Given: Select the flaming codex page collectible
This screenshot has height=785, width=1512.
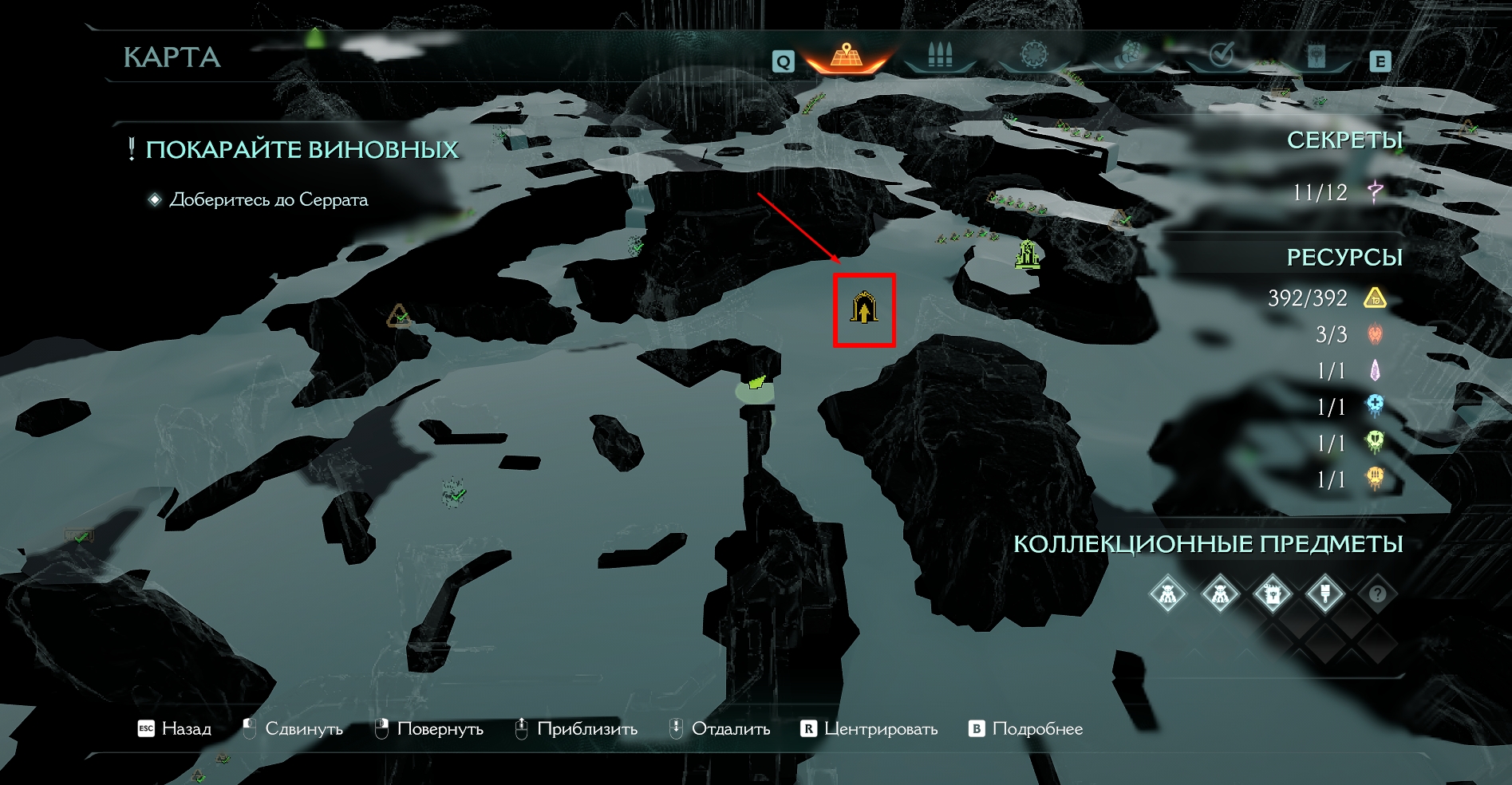Looking at the screenshot, I should coord(1272,594).
